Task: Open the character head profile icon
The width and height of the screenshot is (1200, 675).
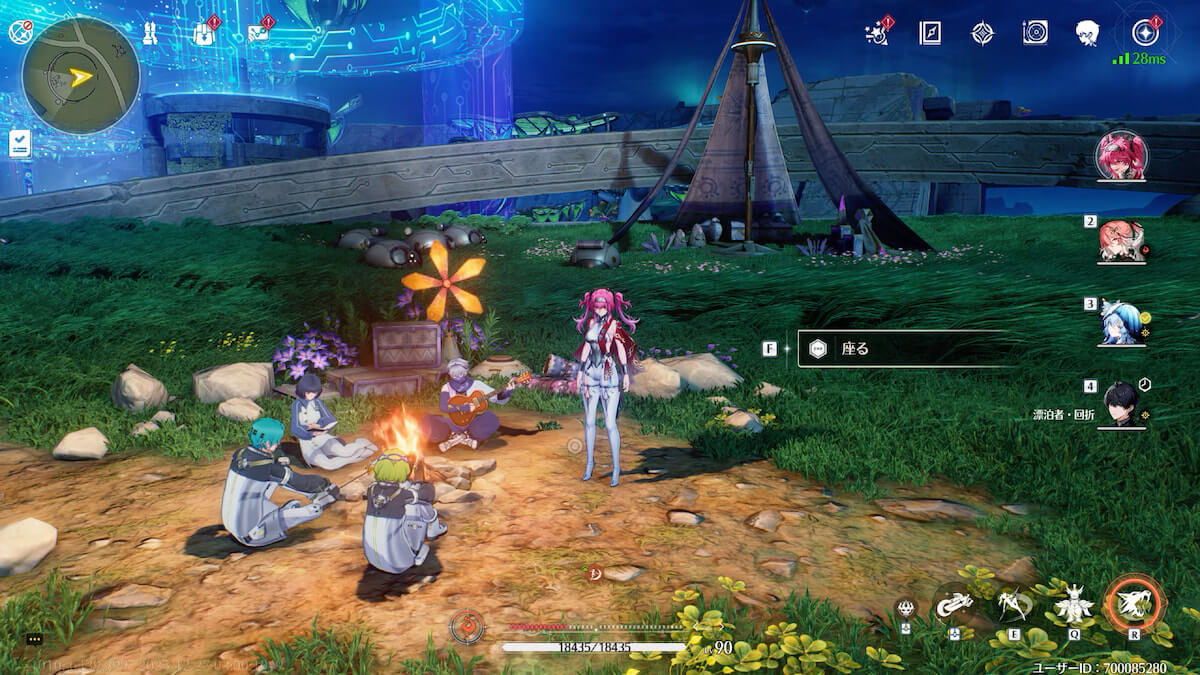Action: 1088,33
